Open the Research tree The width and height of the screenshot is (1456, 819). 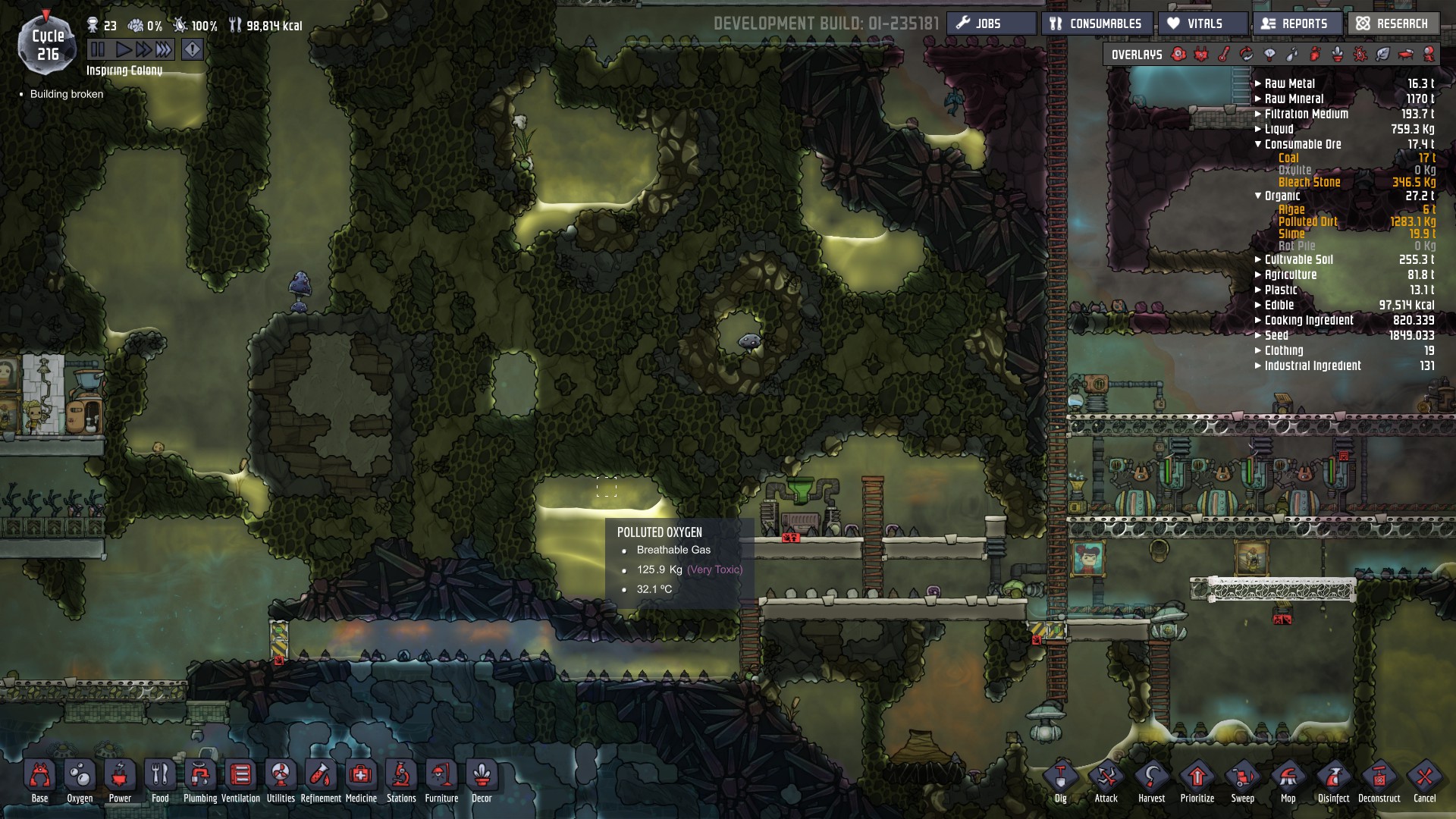pos(1393,24)
